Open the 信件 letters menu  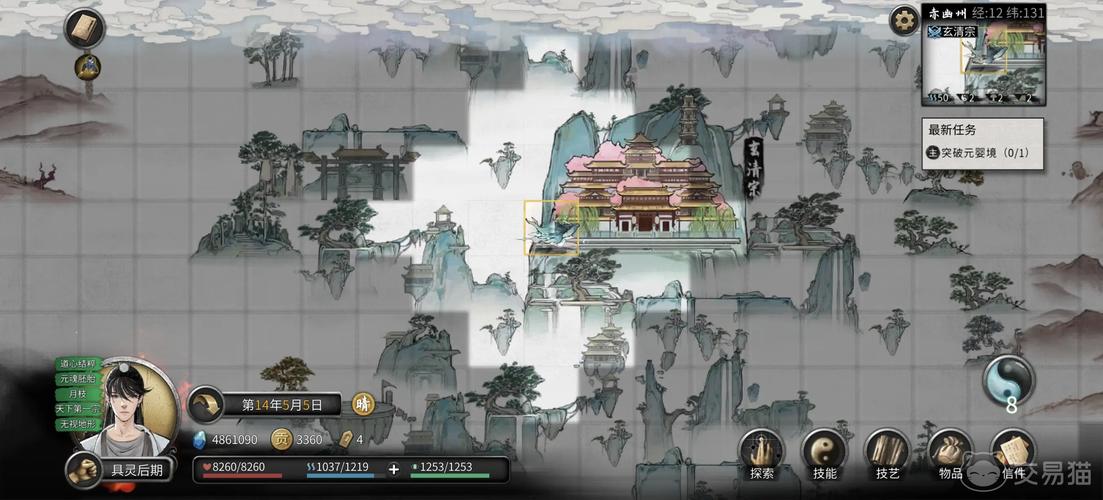click(x=1013, y=453)
